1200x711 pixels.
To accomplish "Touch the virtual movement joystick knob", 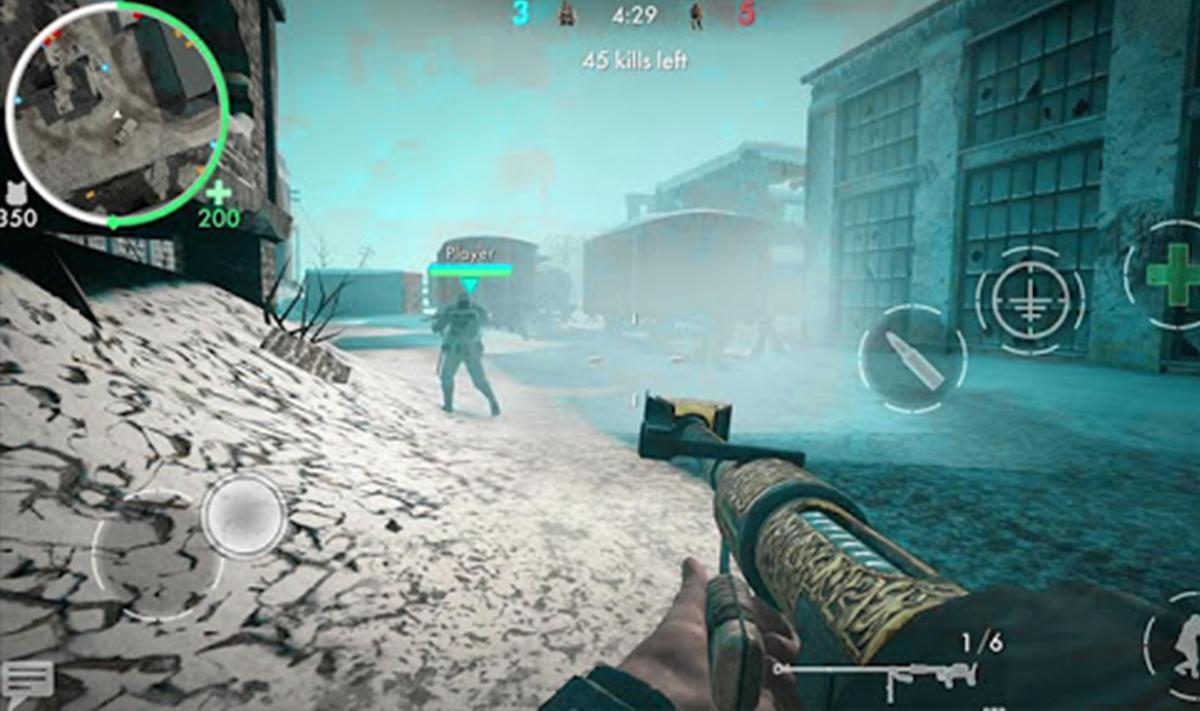I will [244, 516].
